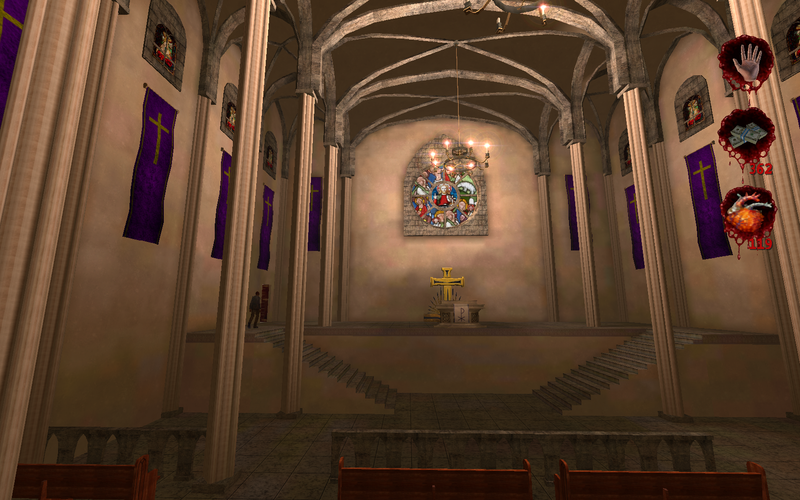Select the bare hand weapon icon

pyautogui.click(x=745, y=62)
